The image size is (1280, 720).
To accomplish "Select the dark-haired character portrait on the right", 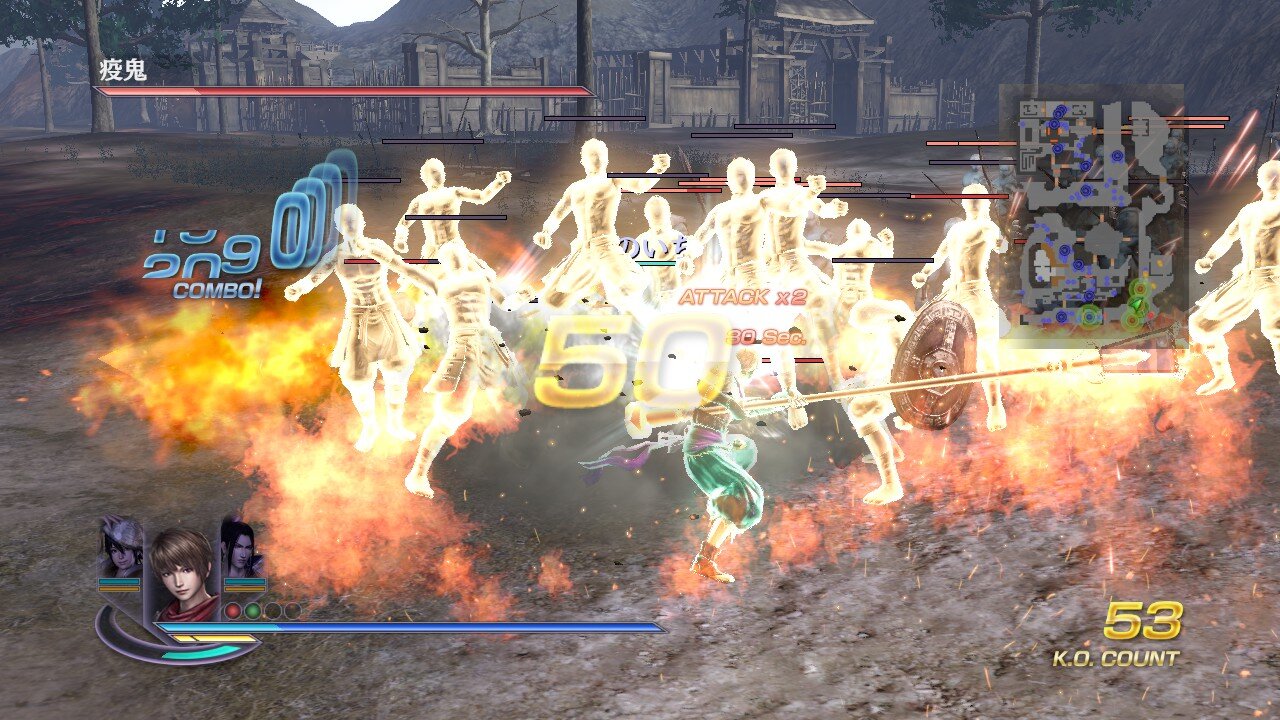I will click(x=243, y=549).
